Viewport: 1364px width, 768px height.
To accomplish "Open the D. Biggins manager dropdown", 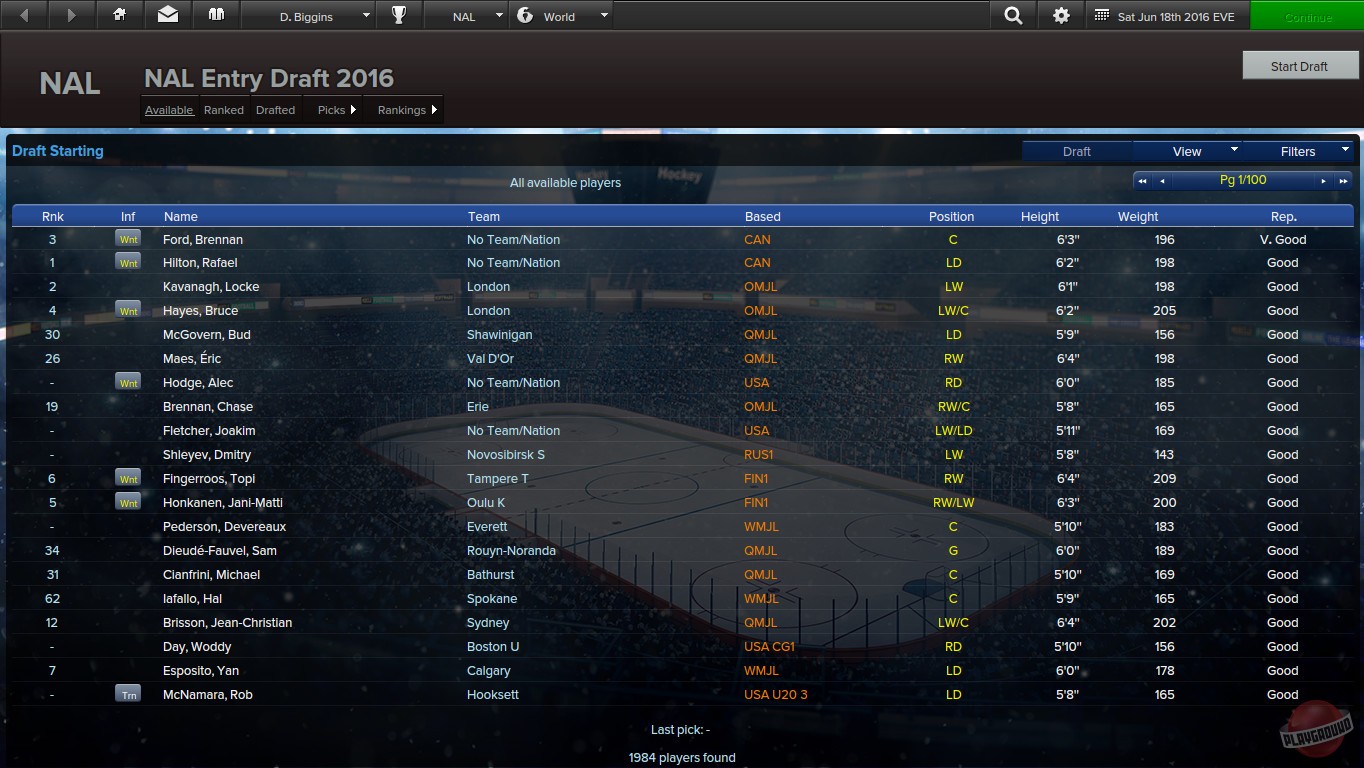I will click(308, 15).
